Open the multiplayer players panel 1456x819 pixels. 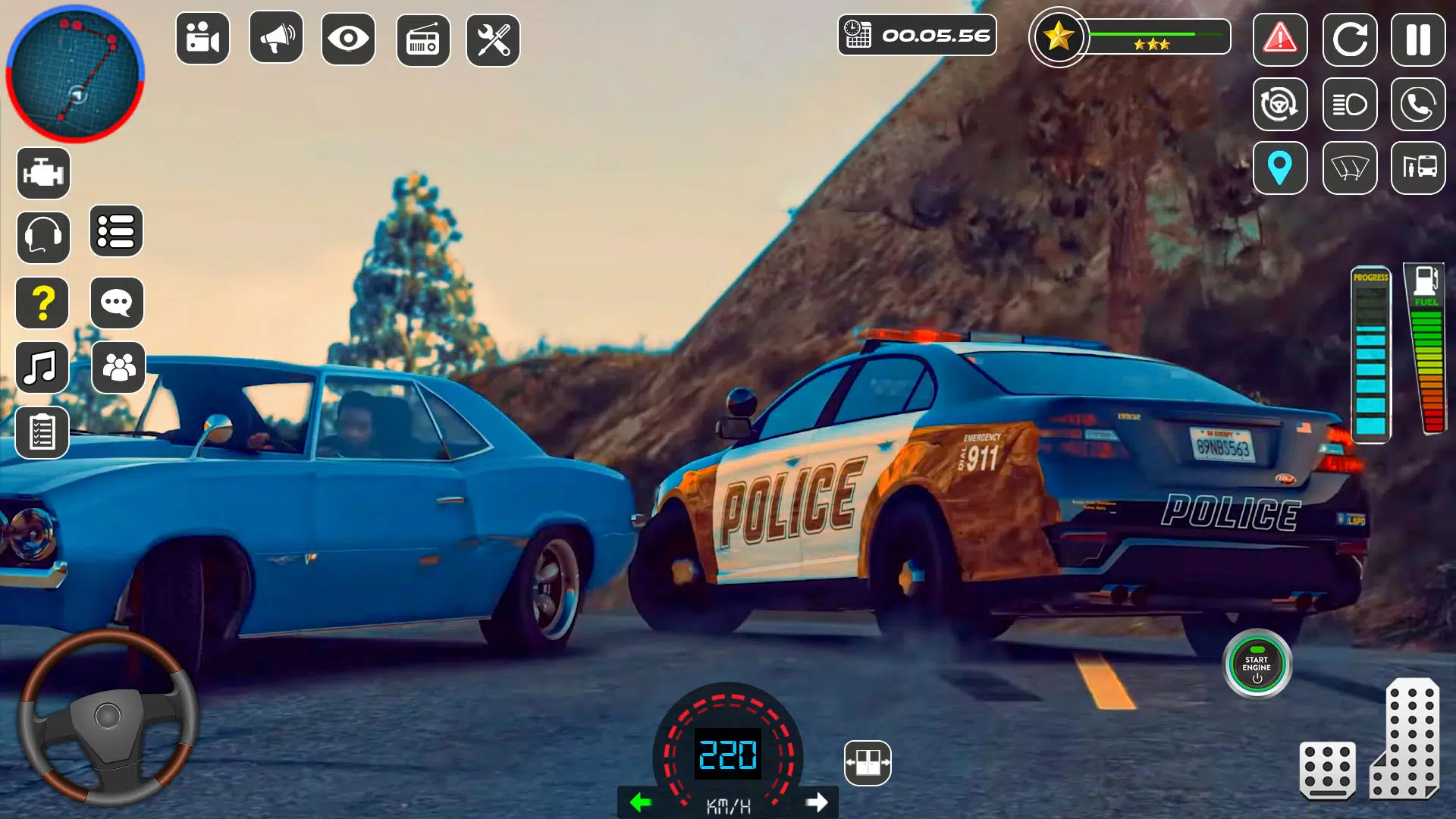click(x=116, y=368)
